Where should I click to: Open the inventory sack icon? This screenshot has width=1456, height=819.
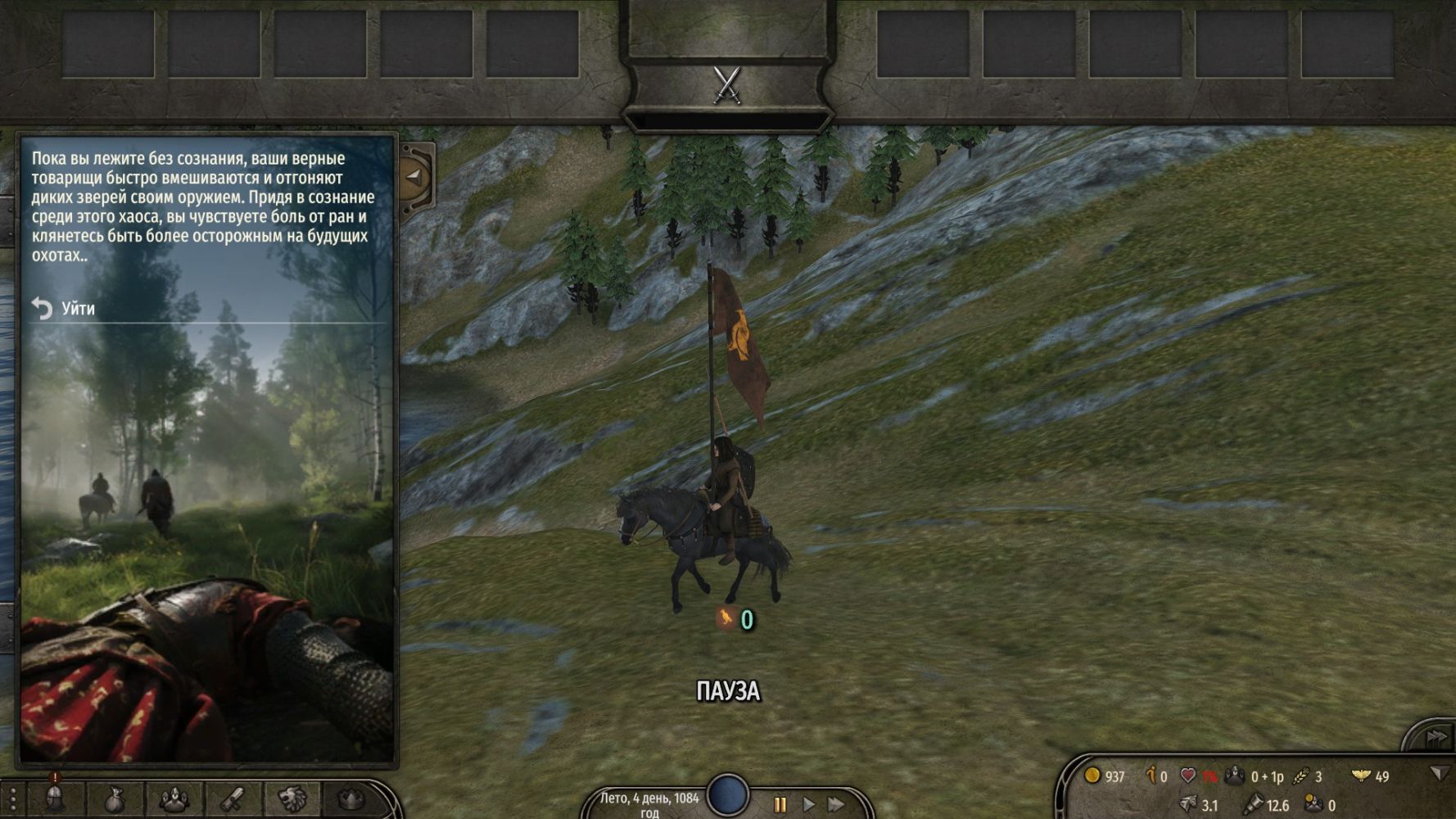pyautogui.click(x=115, y=799)
